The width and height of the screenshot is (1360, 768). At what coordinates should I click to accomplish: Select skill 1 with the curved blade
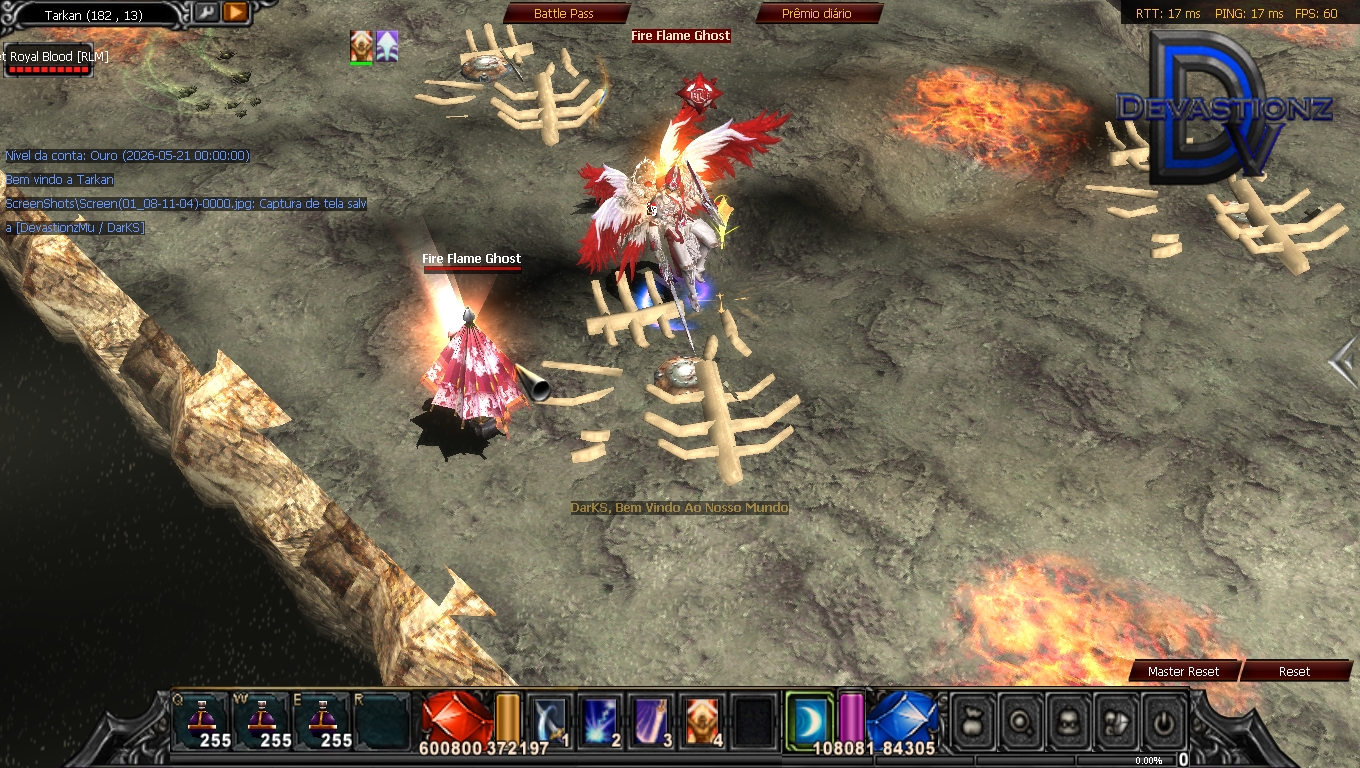549,720
